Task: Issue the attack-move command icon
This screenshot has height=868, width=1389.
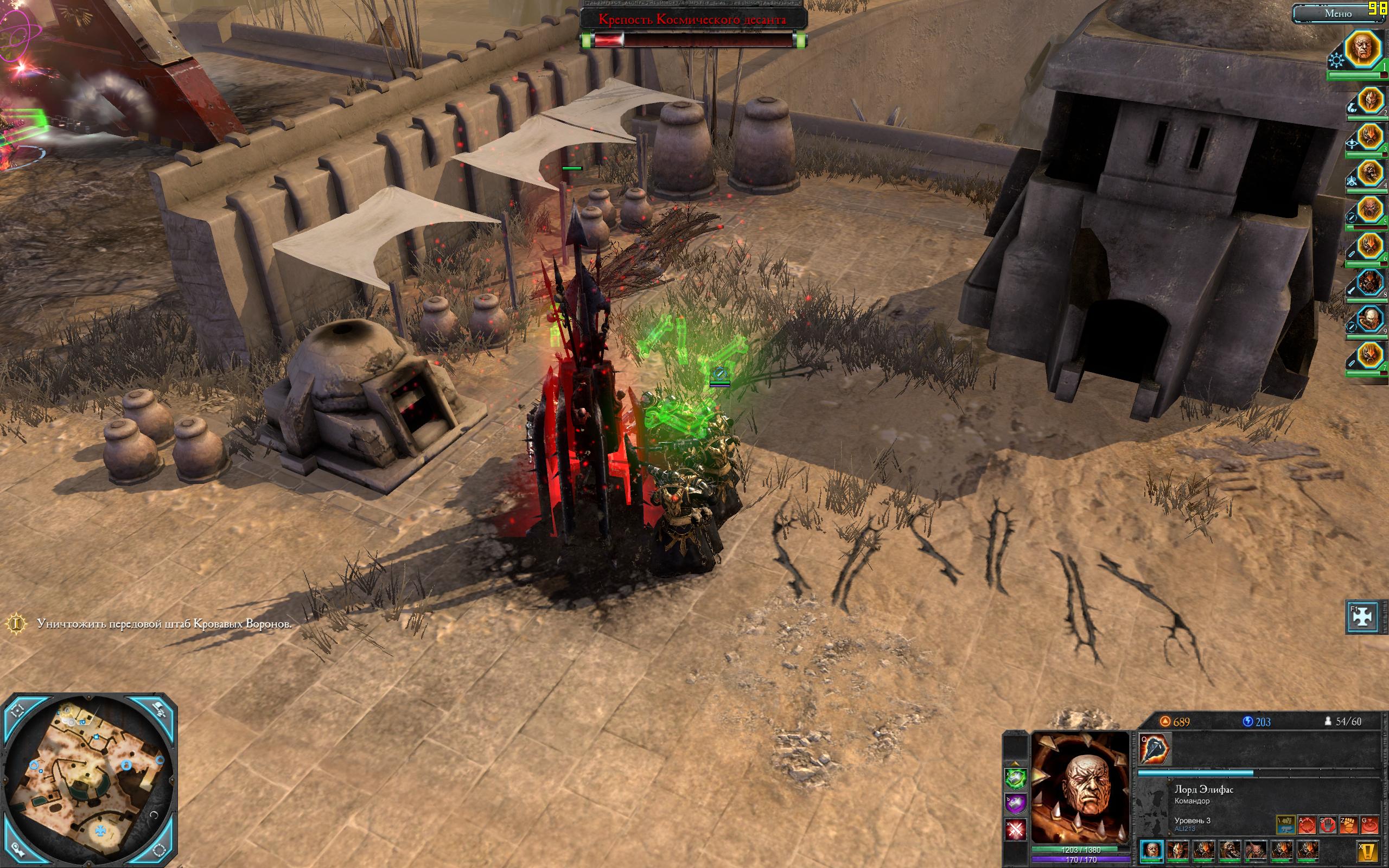Action: coord(1307,825)
